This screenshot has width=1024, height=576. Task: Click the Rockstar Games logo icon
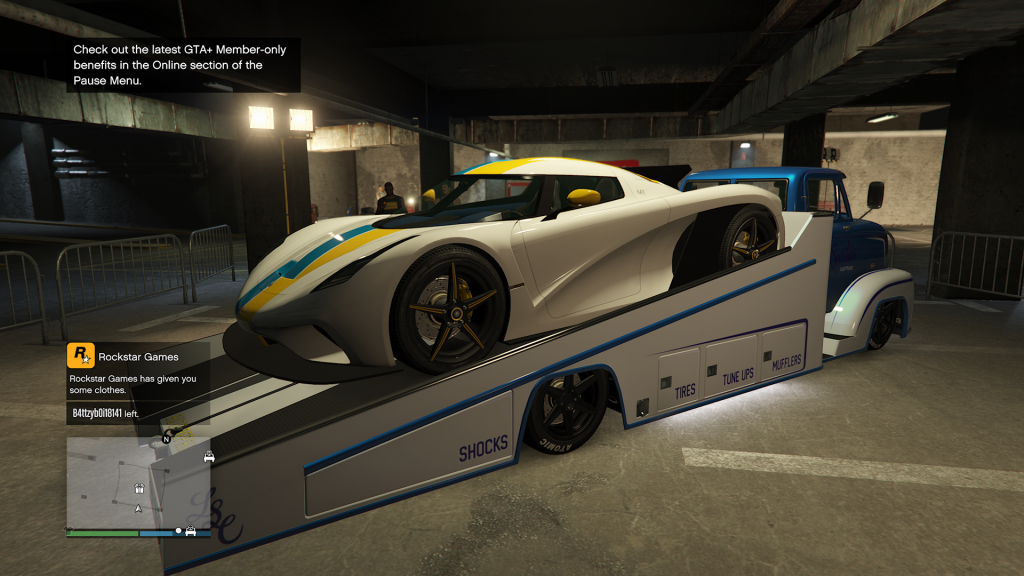pyautogui.click(x=80, y=356)
